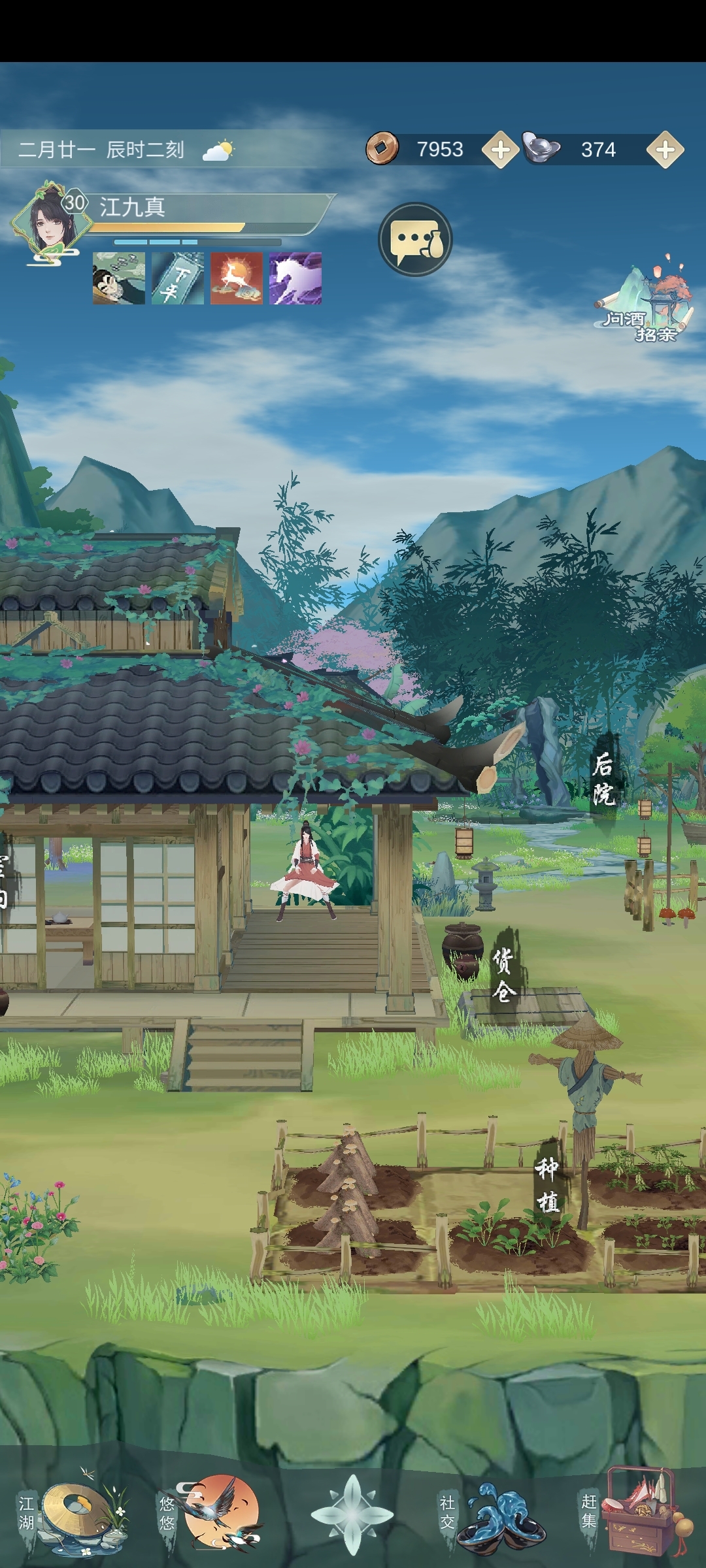Tap the four-petal flower center button
Viewport: 706px width, 1568px height.
[x=352, y=1514]
